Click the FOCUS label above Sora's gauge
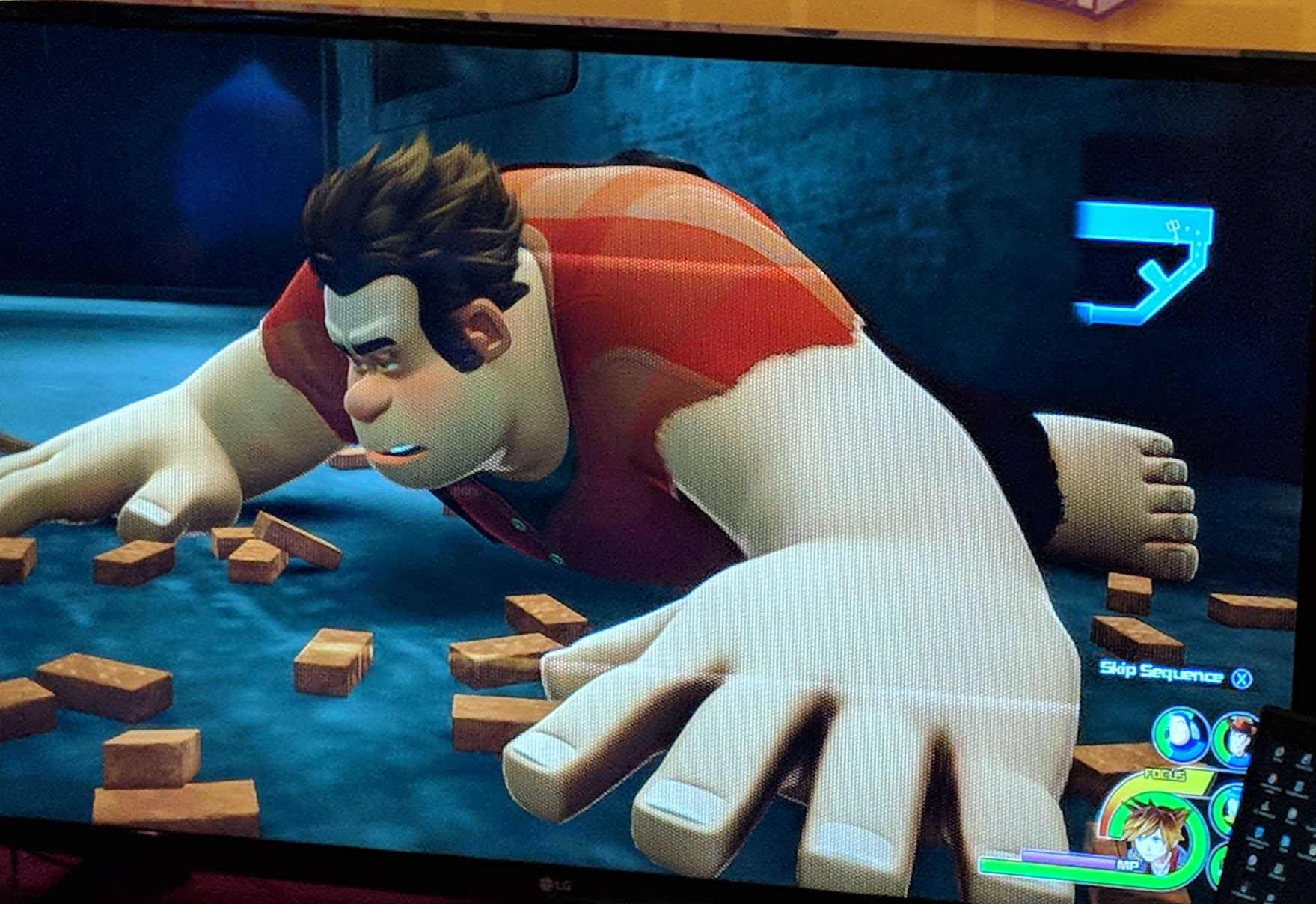1316x904 pixels. [1166, 775]
